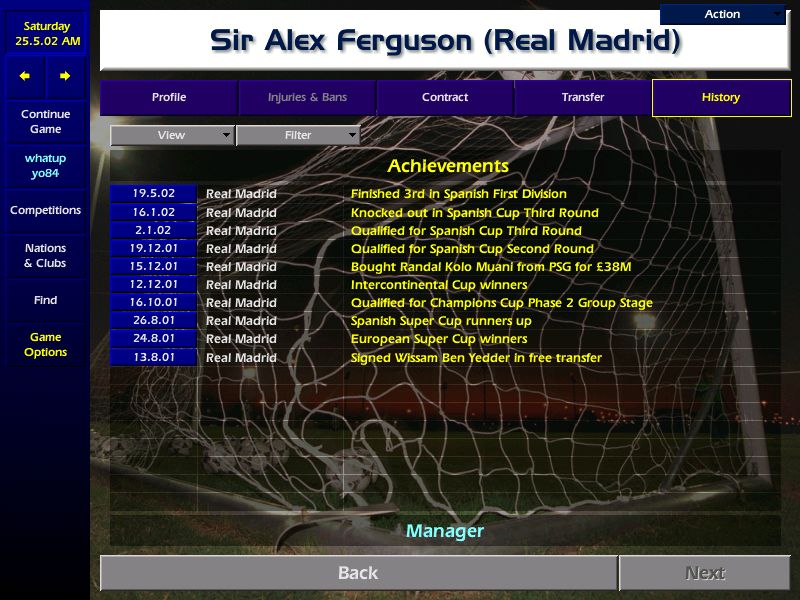Open the Find screen
The width and height of the screenshot is (800, 600).
[45, 301]
